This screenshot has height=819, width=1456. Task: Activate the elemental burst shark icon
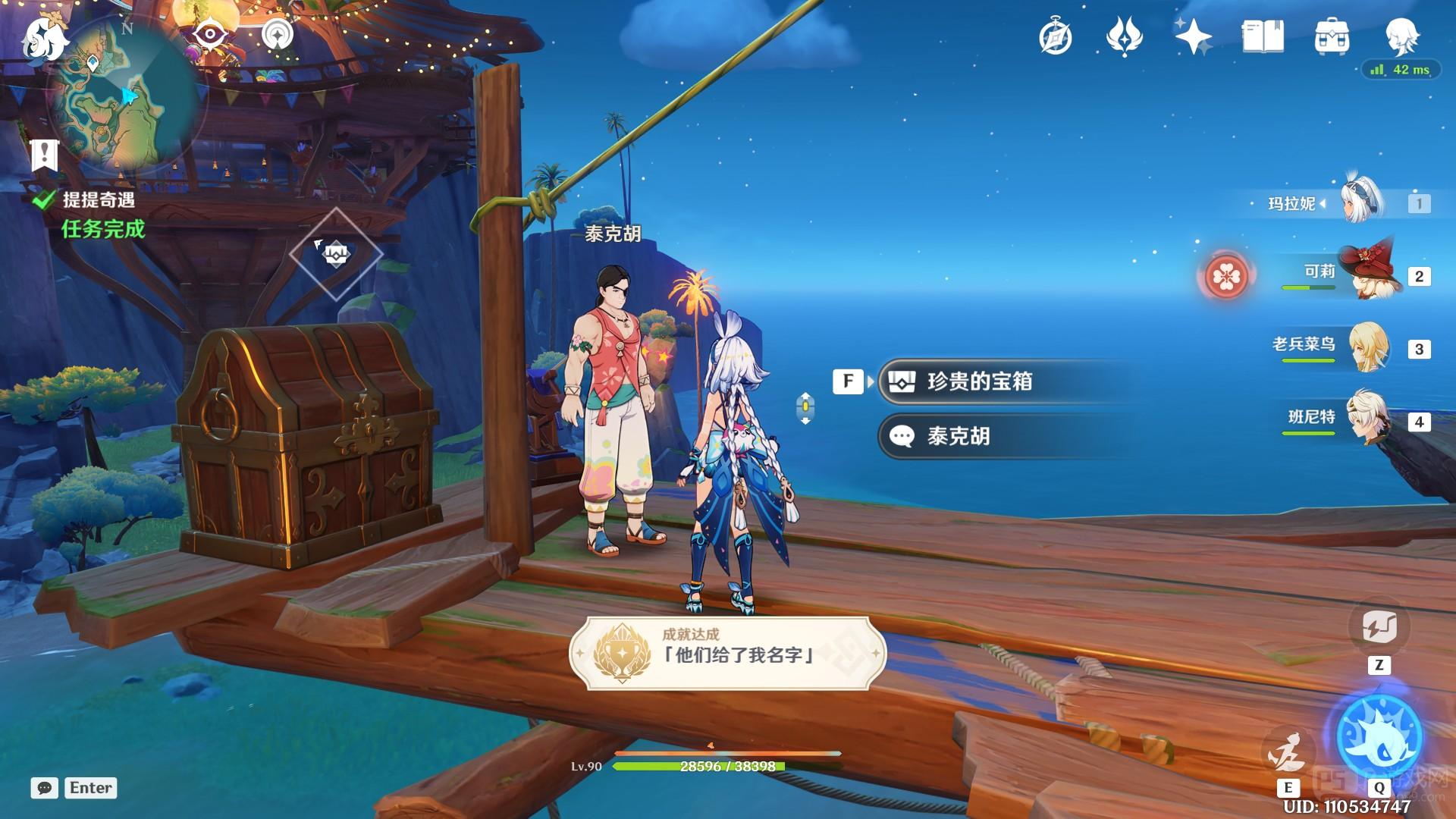1379,734
